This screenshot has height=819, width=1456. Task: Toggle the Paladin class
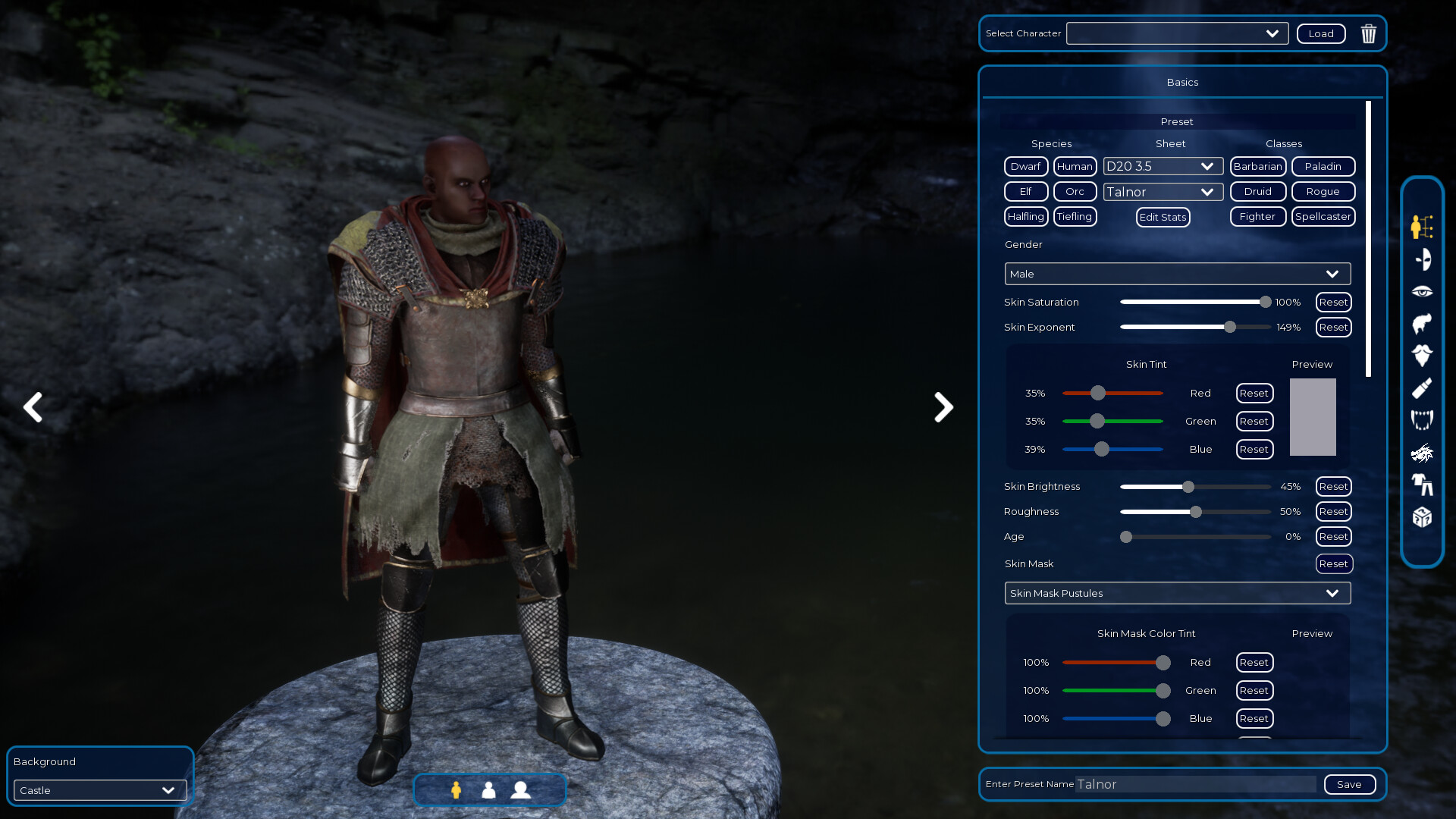pyautogui.click(x=1323, y=166)
